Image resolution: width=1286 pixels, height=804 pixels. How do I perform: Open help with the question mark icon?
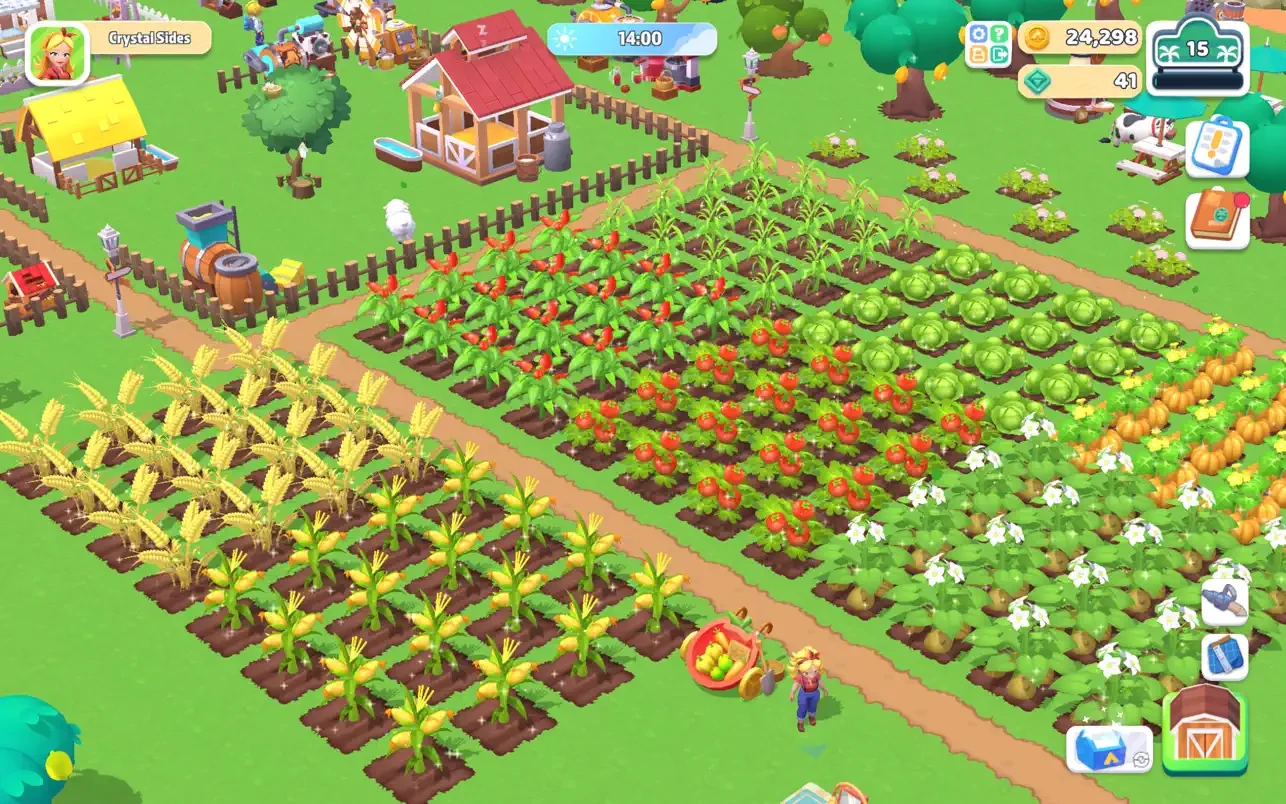999,35
